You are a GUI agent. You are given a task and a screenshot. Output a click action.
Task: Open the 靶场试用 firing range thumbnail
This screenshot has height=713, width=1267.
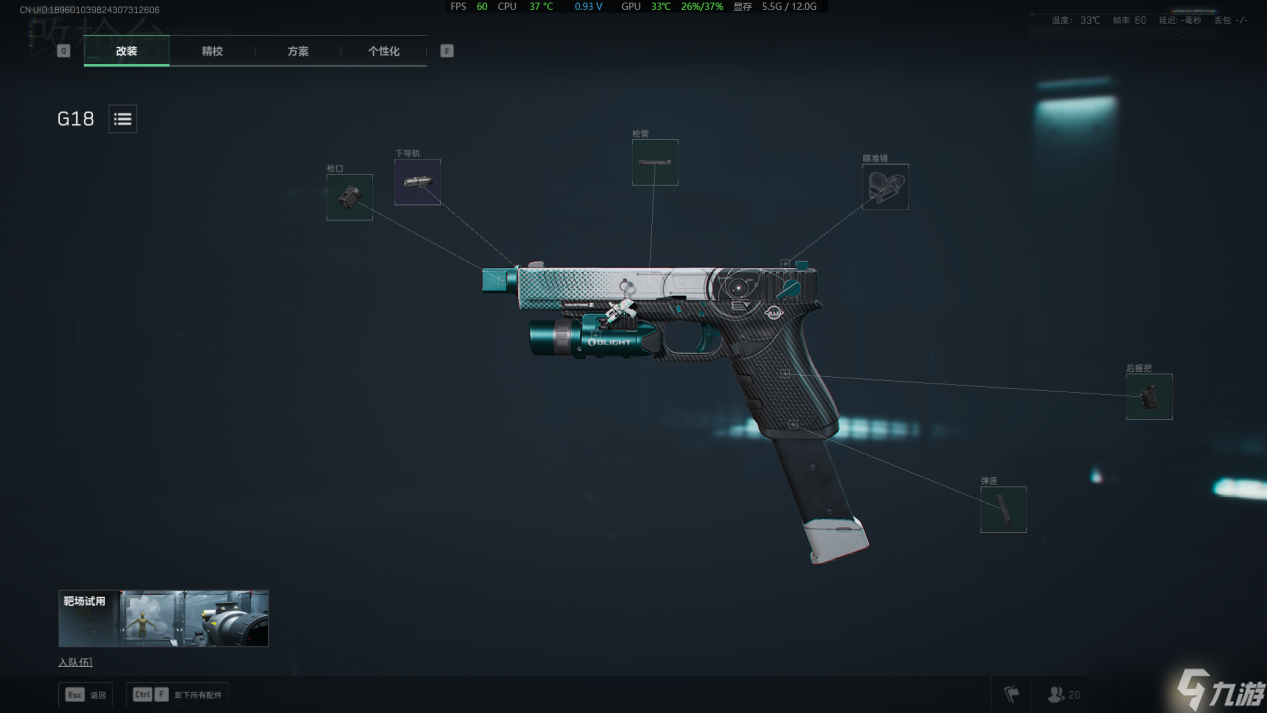[163, 618]
